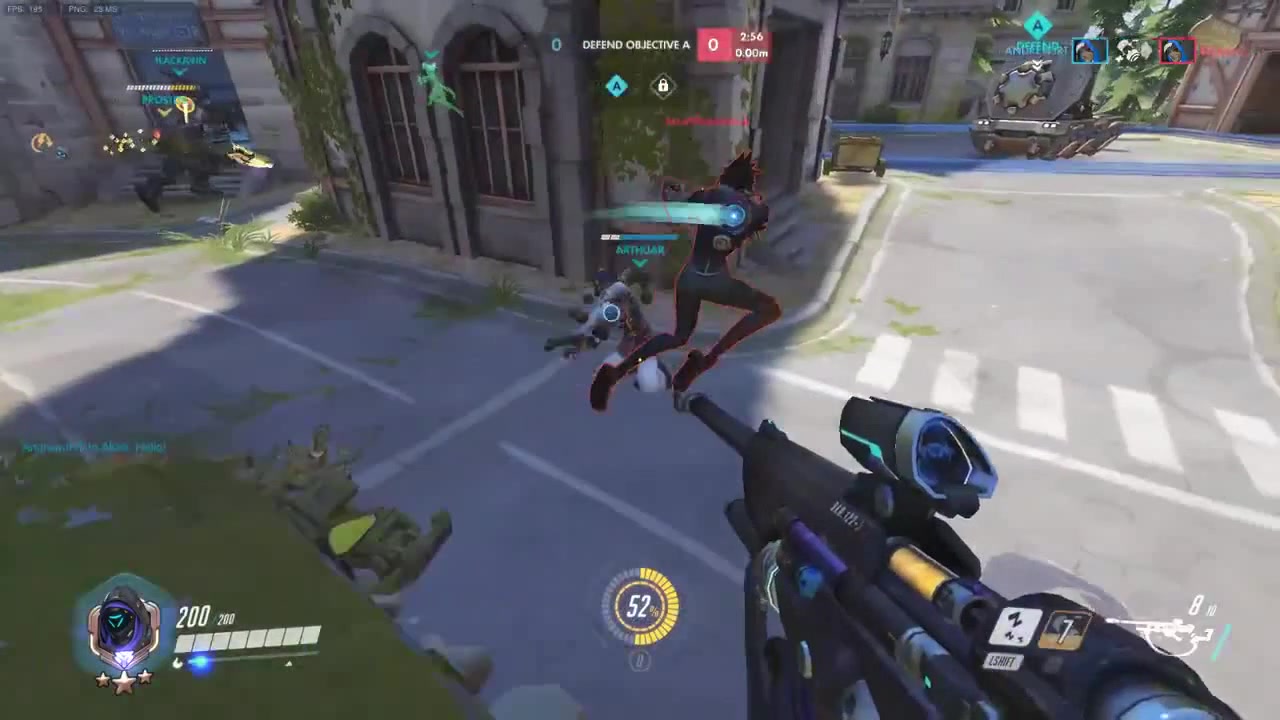Image resolution: width=1280 pixels, height=720 pixels.
Task: Click the ARTHUAR ally nameplate
Action: click(x=638, y=250)
